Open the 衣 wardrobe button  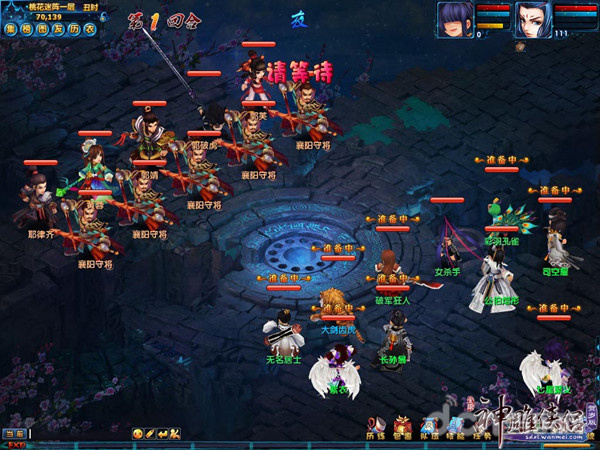[x=90, y=29]
